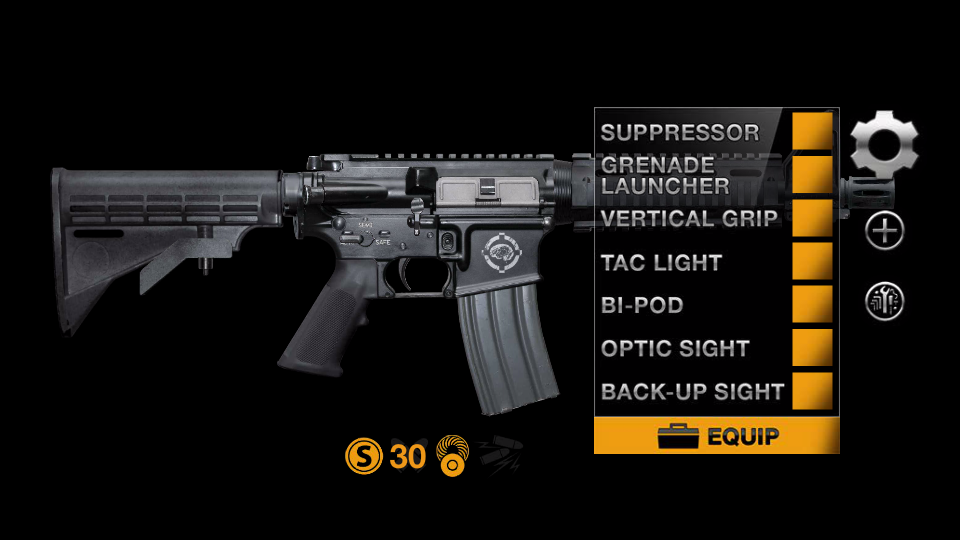Toggle the Optic Sight attachment
Viewport: 960px width, 540px height.
[812, 348]
